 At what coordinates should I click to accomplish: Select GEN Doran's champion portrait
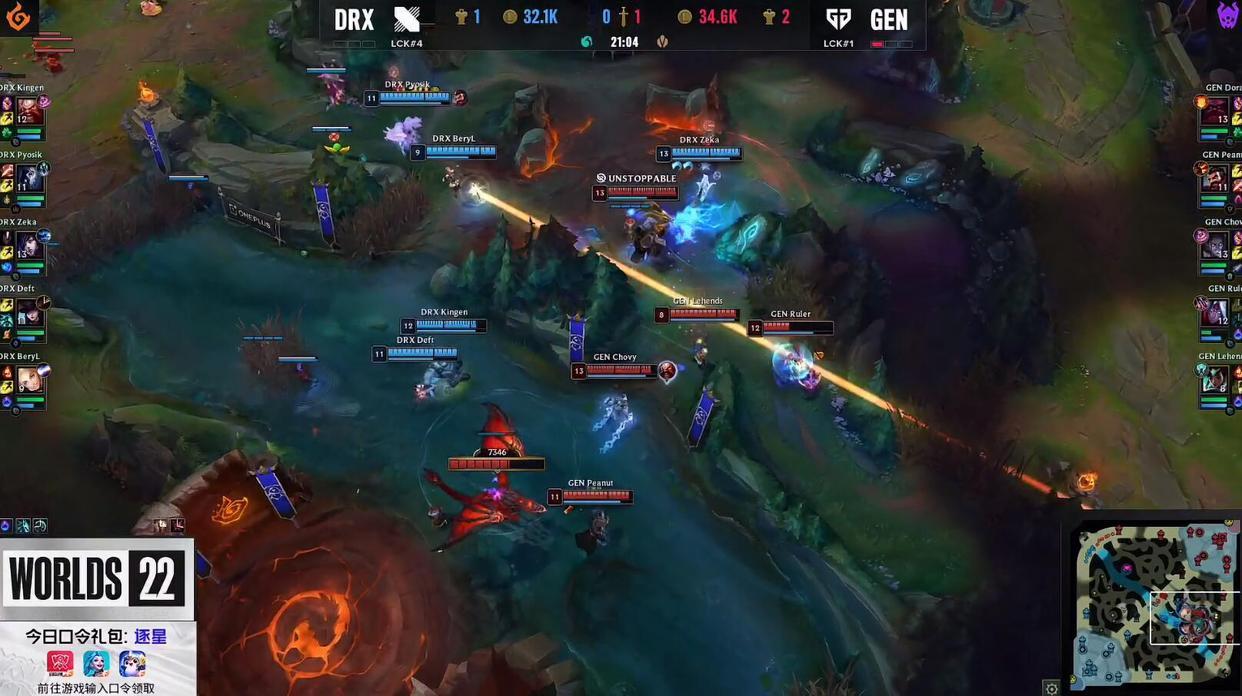(1215, 111)
